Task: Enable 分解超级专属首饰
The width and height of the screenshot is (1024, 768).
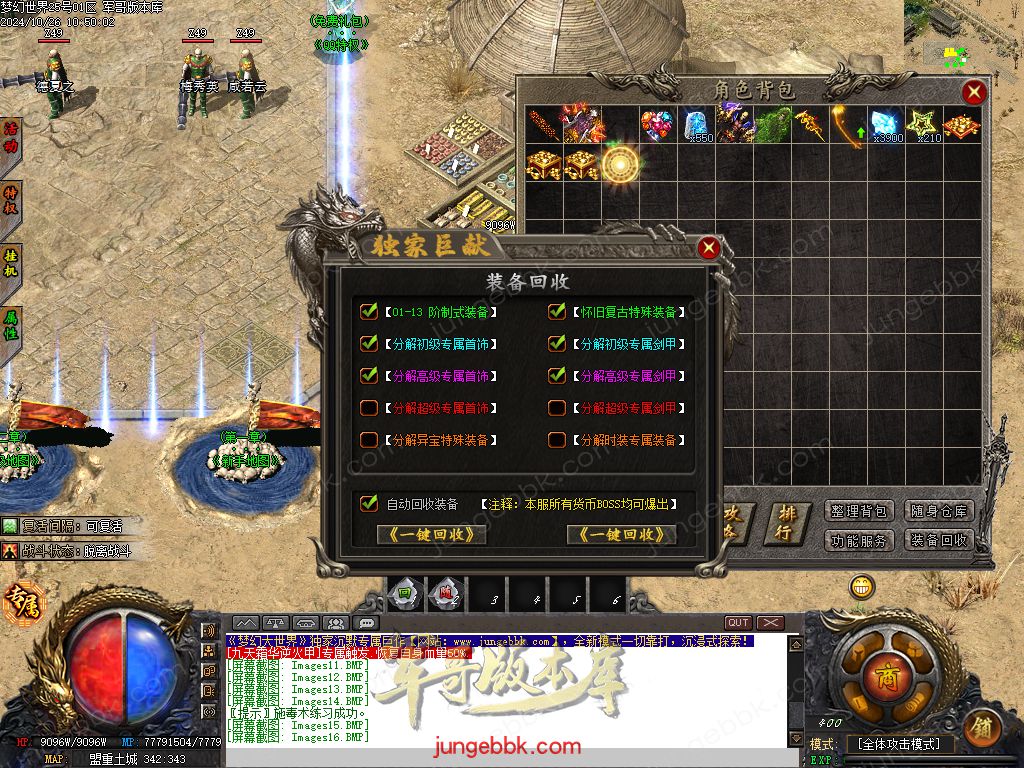Action: (x=369, y=408)
